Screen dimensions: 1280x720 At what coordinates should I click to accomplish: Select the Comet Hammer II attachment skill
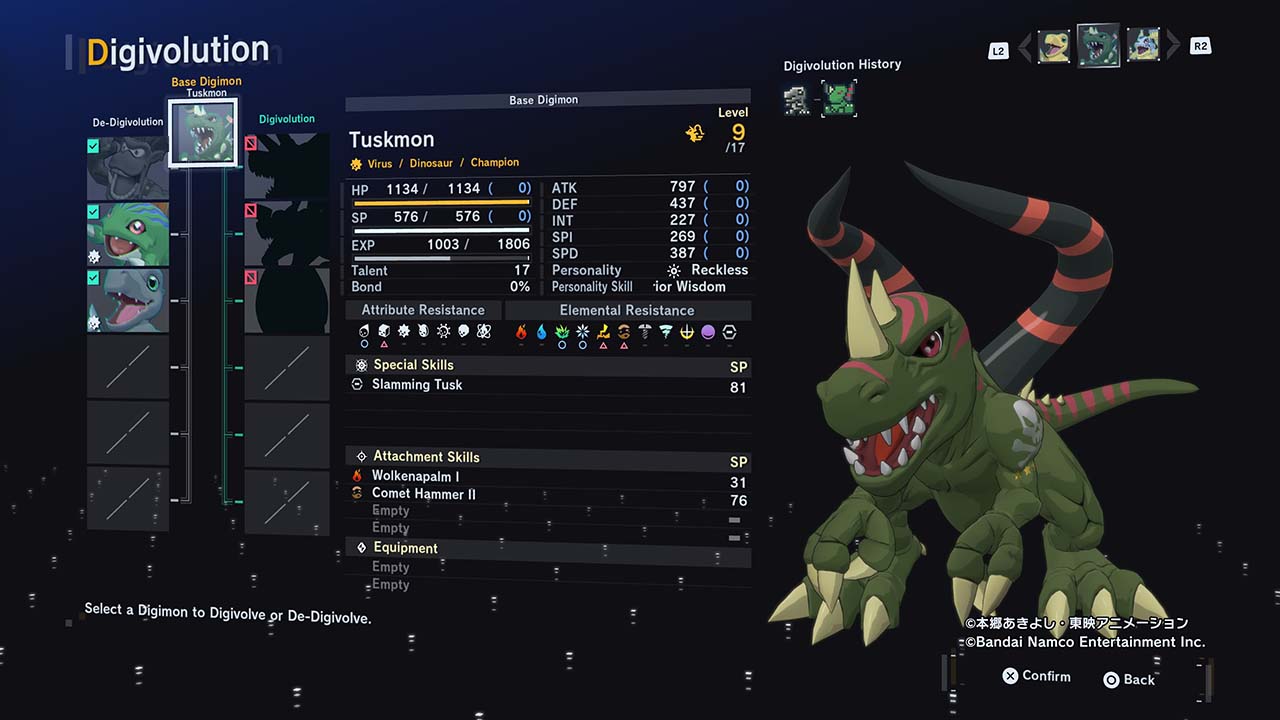coord(423,494)
